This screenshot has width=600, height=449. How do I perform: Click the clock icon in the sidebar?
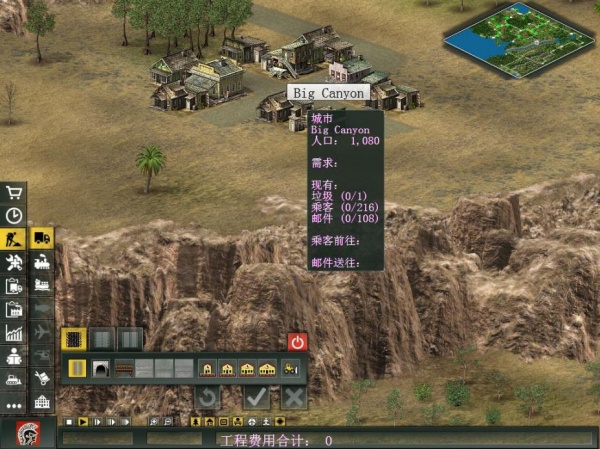[14, 215]
